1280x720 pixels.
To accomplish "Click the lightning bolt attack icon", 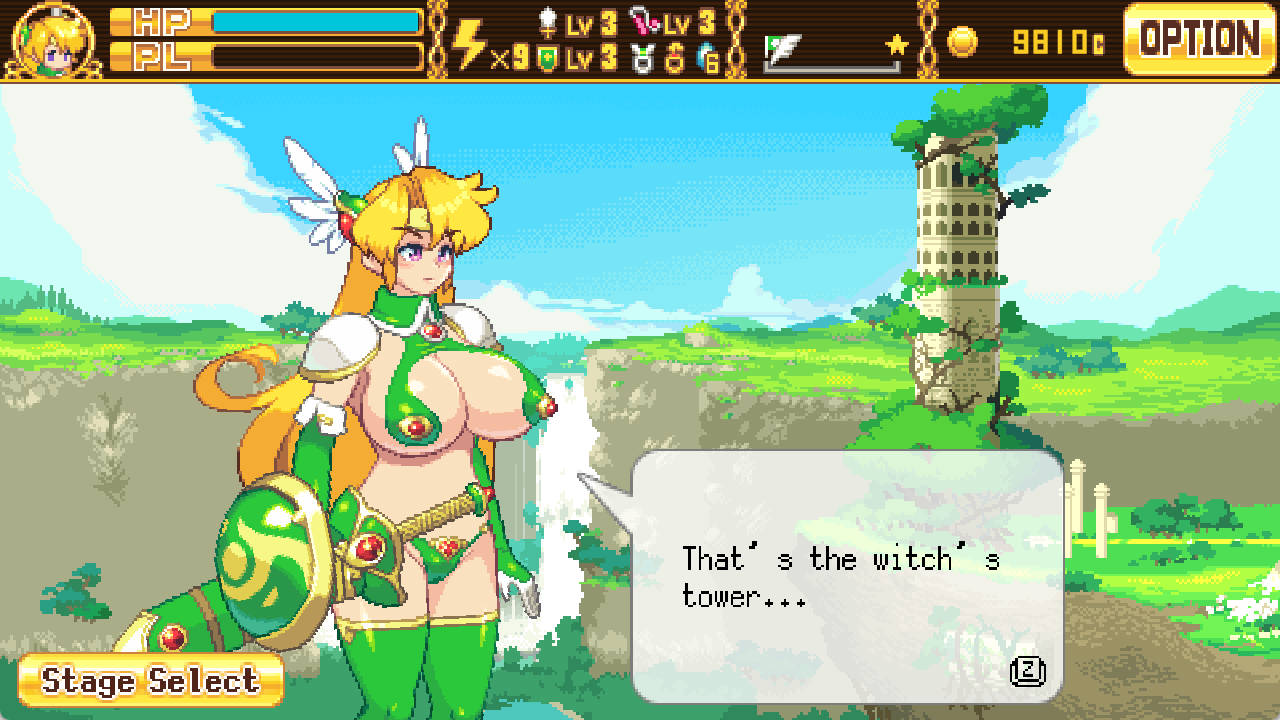I will coord(466,40).
